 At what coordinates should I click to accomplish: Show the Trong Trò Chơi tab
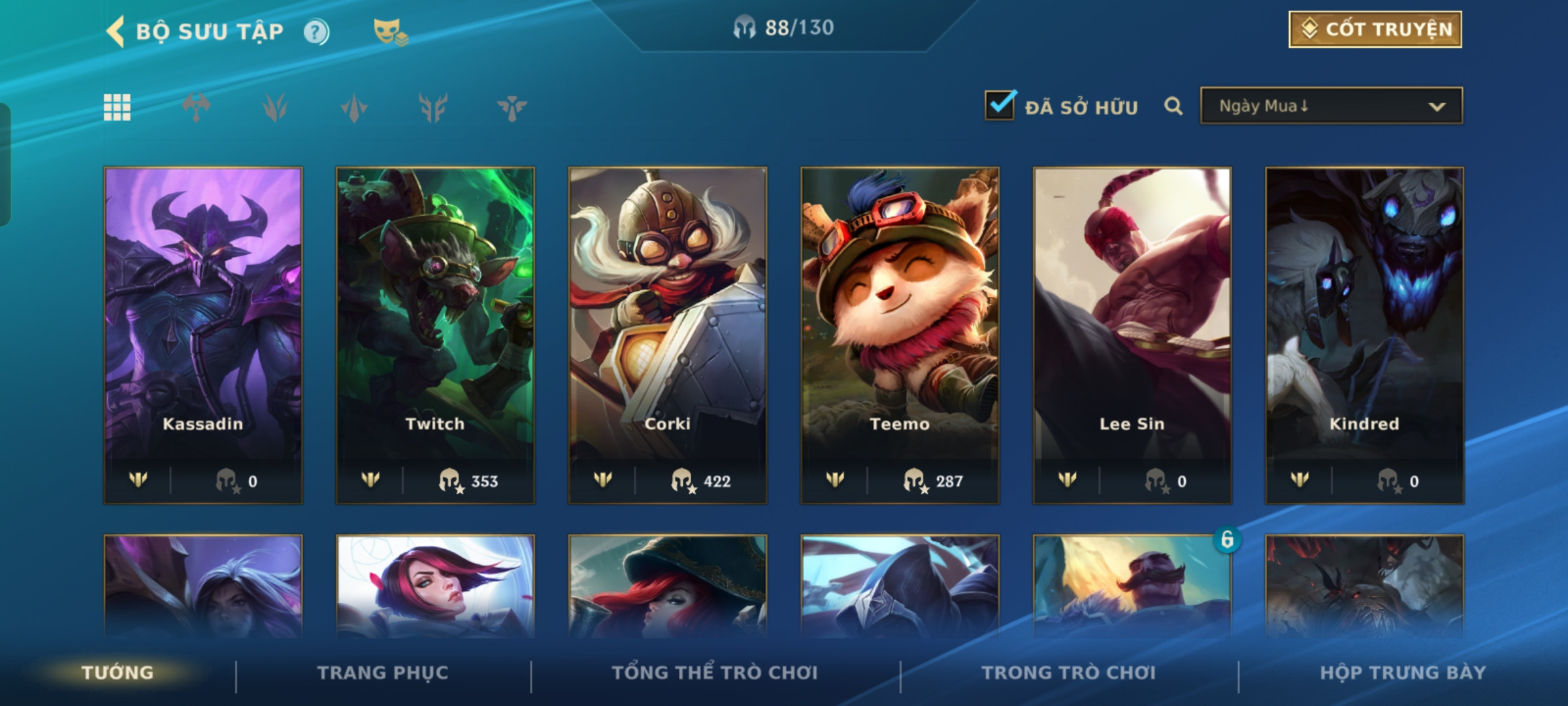coord(1069,673)
